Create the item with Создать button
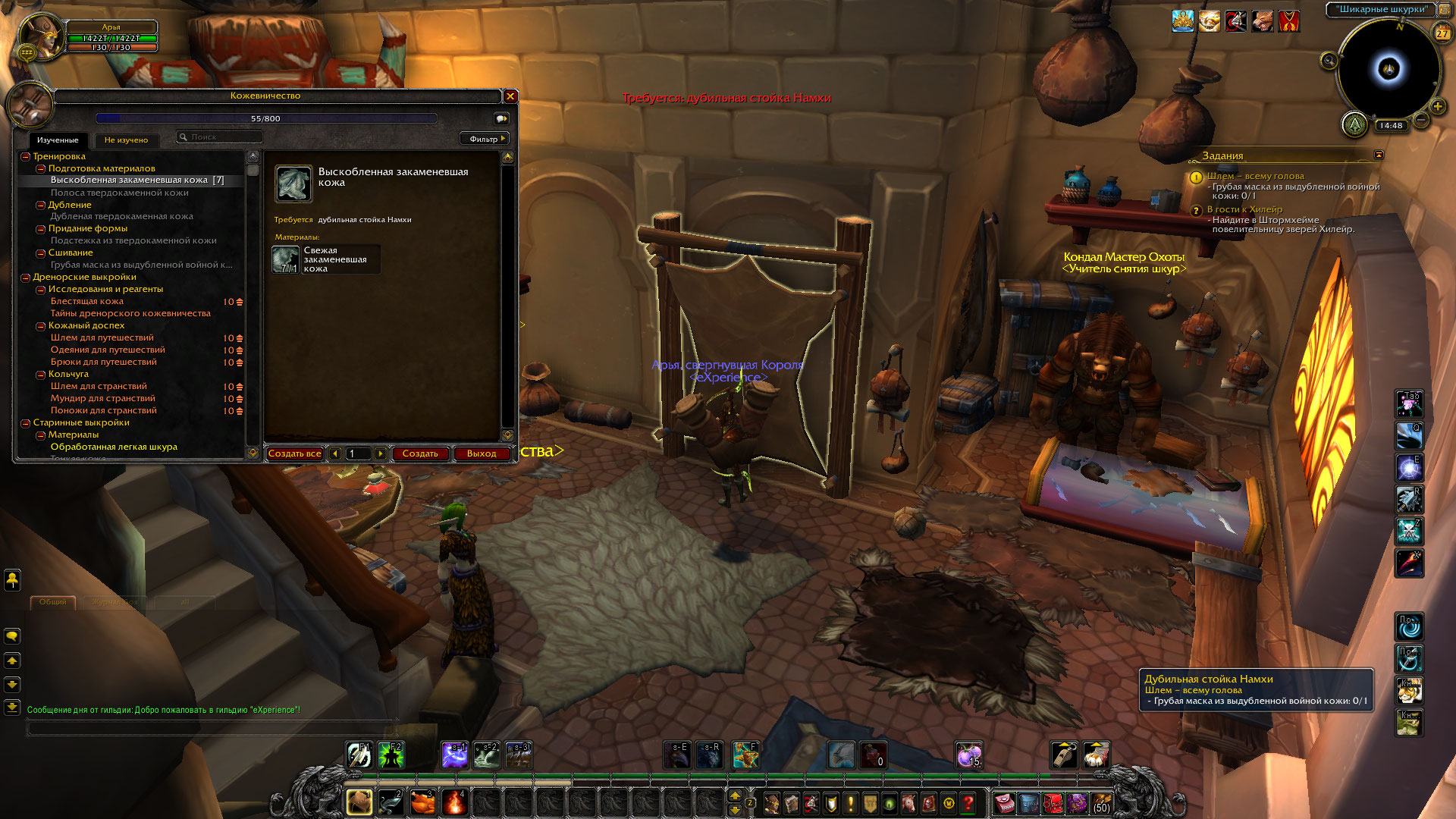 pyautogui.click(x=420, y=453)
